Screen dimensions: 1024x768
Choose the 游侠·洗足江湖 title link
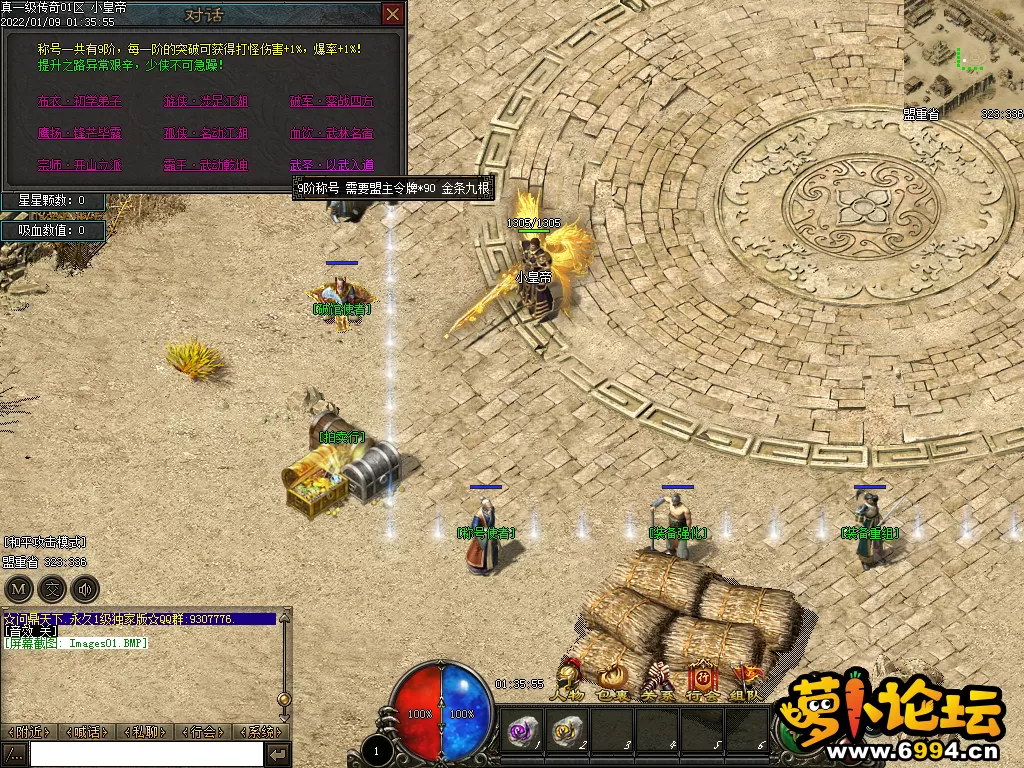206,101
